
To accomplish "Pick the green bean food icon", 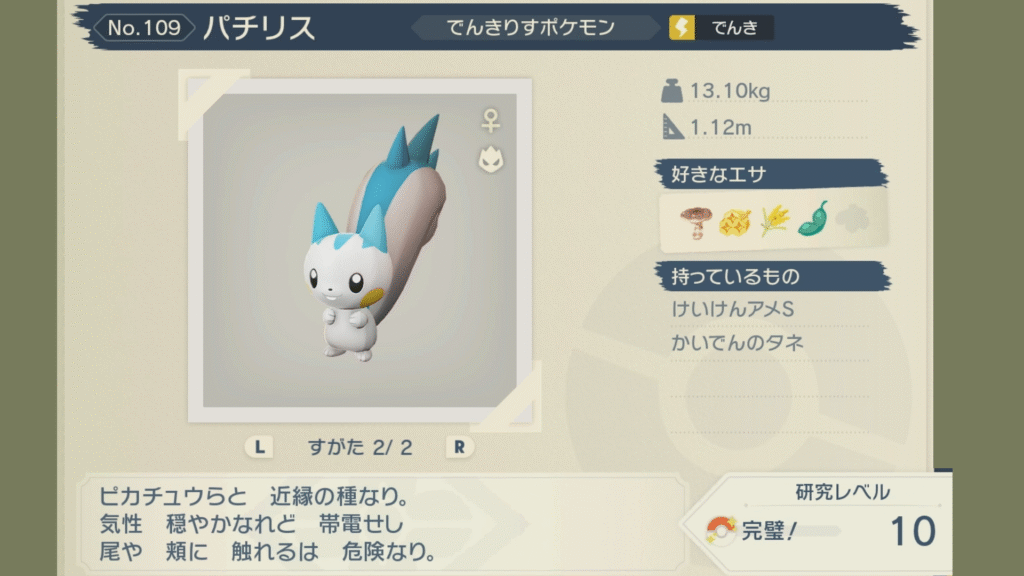I will click(x=812, y=219).
